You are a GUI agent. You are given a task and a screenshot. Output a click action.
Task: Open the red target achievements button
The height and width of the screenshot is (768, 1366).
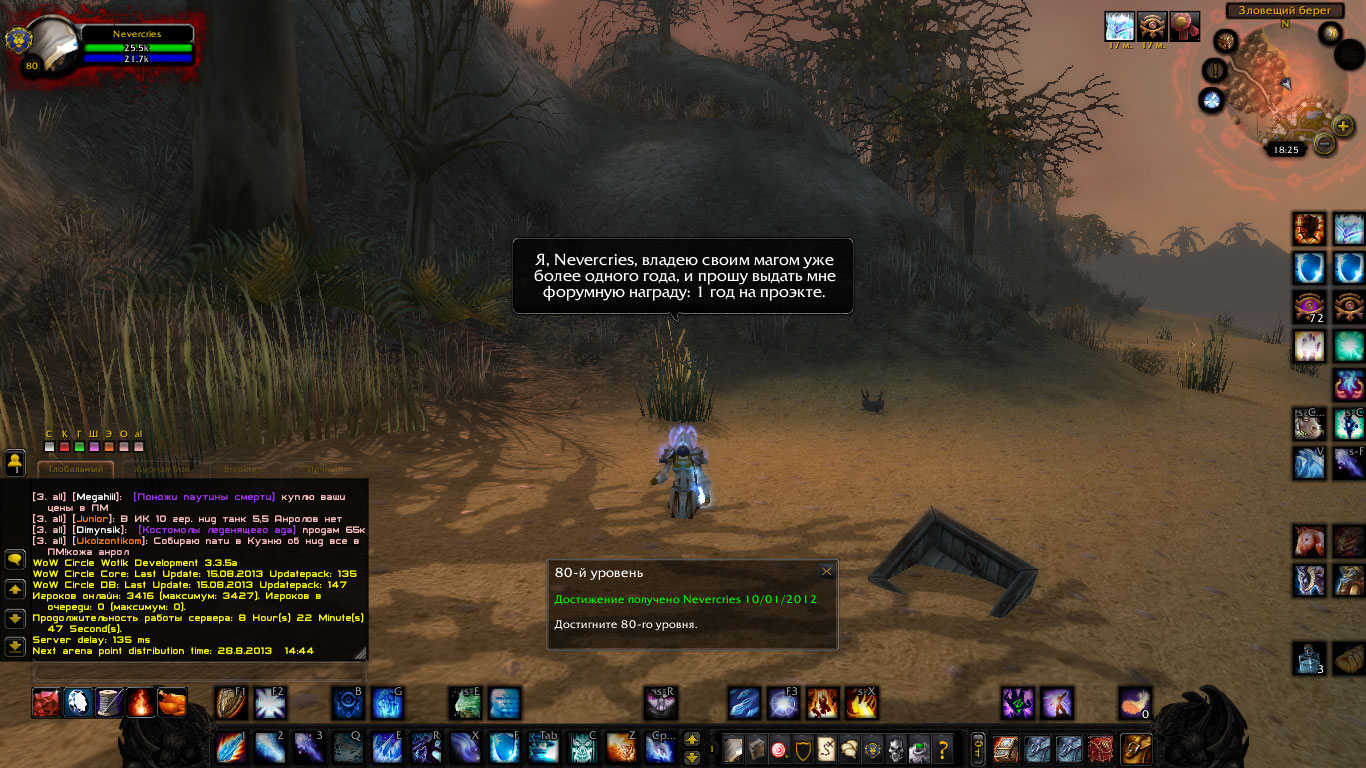coord(778,748)
